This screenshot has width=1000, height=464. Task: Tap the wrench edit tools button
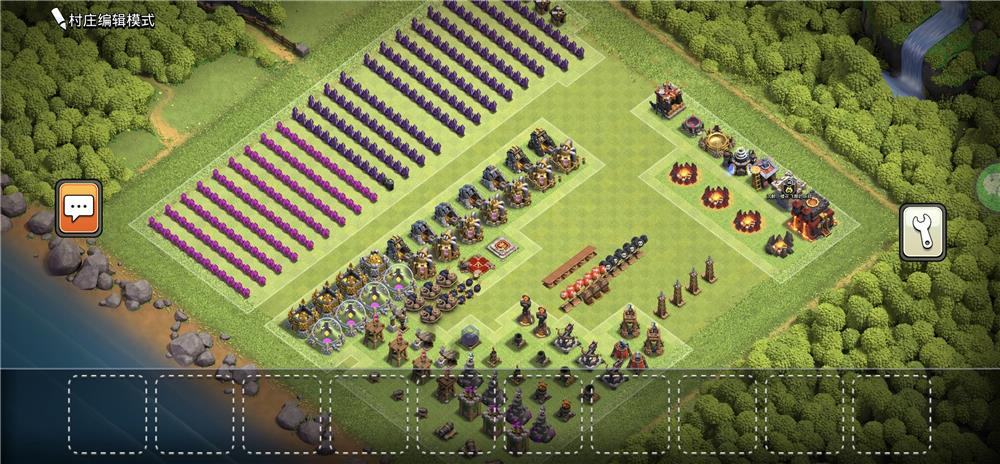pyautogui.click(x=922, y=232)
